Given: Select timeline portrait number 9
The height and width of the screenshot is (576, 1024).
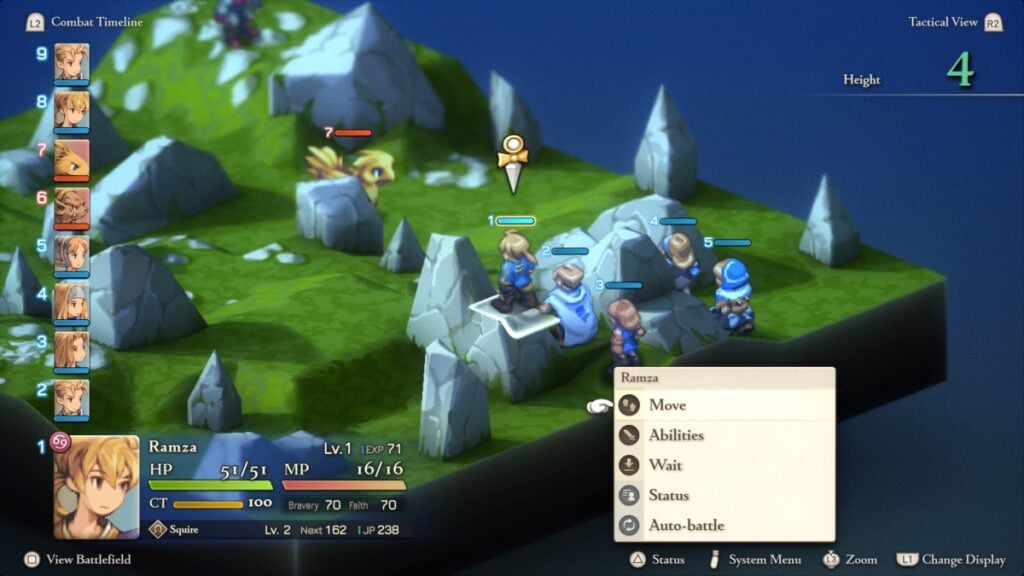Looking at the screenshot, I should coord(71,60).
